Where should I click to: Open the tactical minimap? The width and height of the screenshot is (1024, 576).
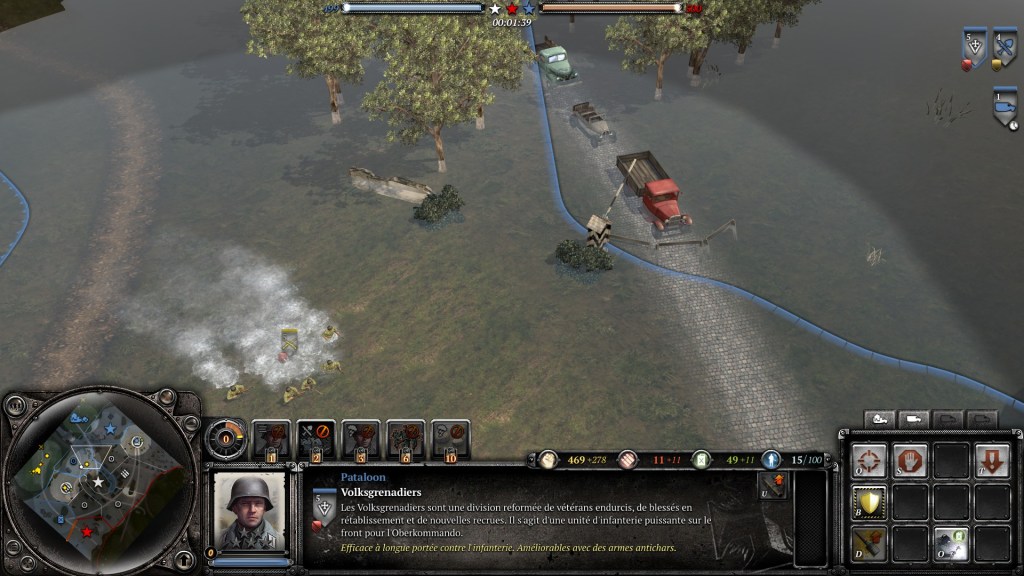click(x=98, y=482)
